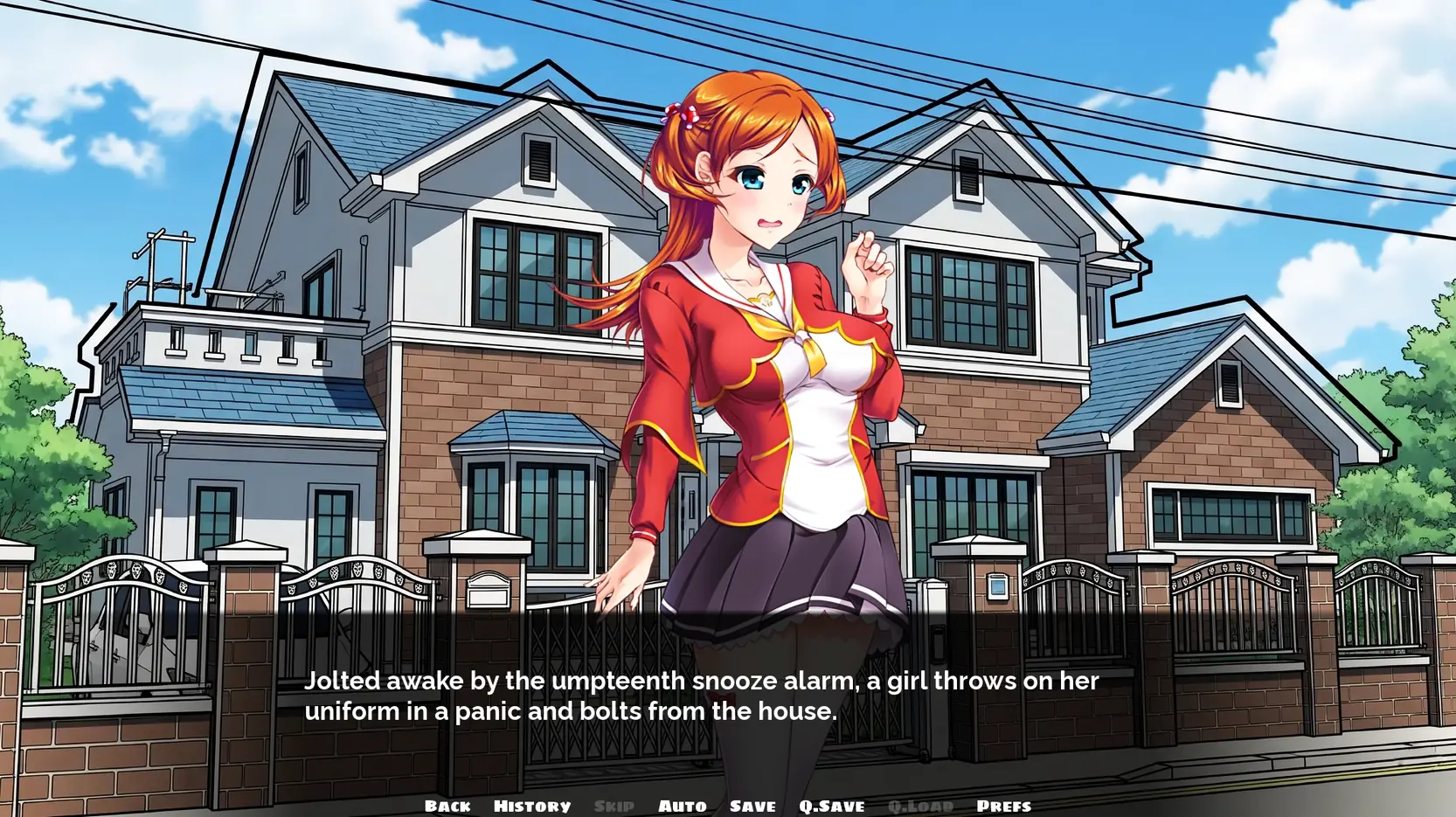Open the dialogue History log
The width and height of the screenshot is (1456, 817).
tap(531, 806)
